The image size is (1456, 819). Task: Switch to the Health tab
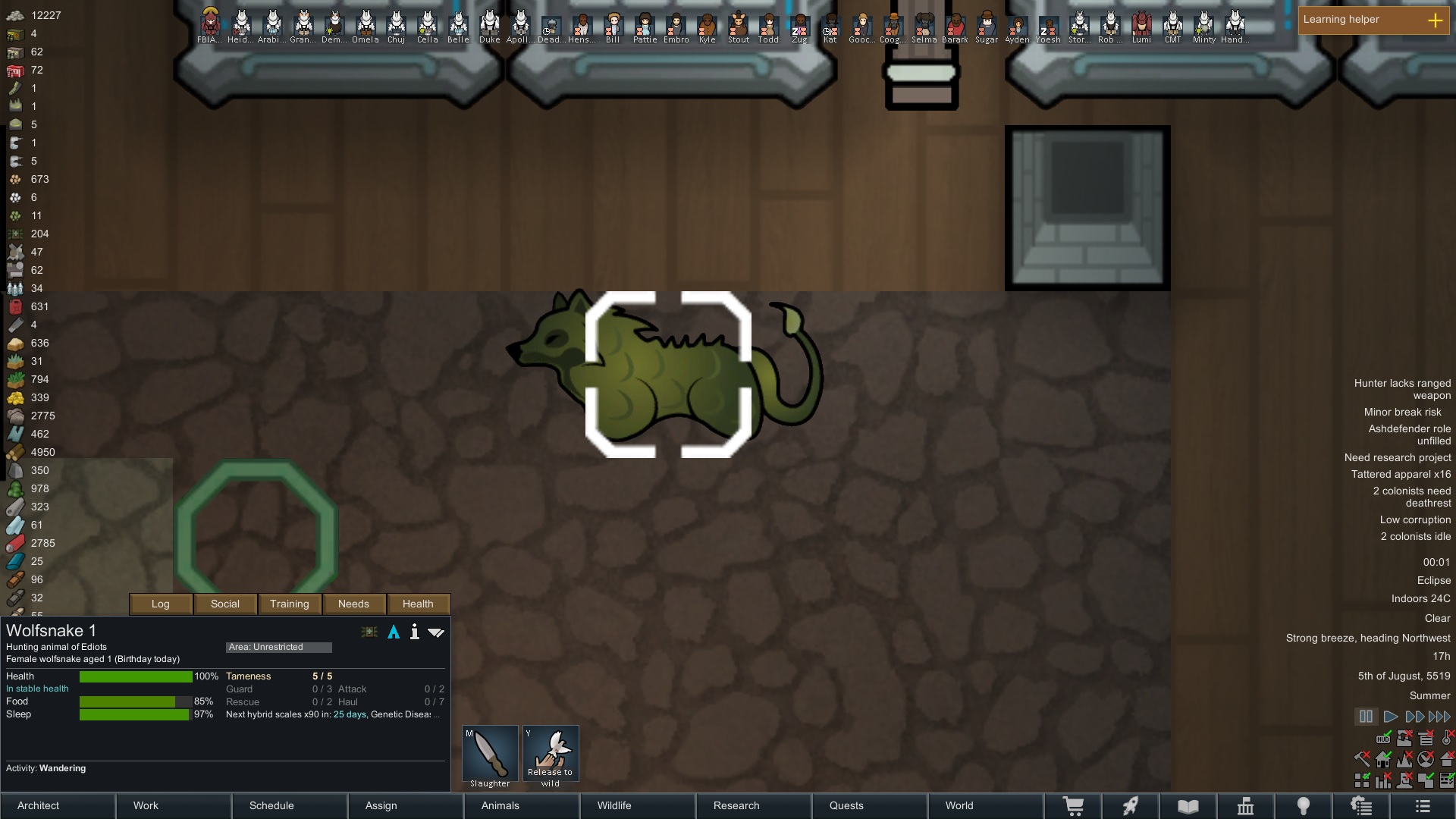click(418, 604)
